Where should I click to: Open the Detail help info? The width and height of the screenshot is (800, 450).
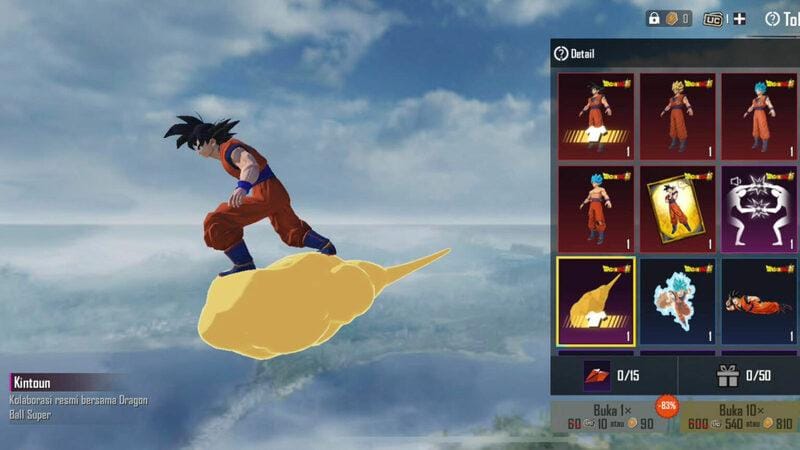[574, 54]
